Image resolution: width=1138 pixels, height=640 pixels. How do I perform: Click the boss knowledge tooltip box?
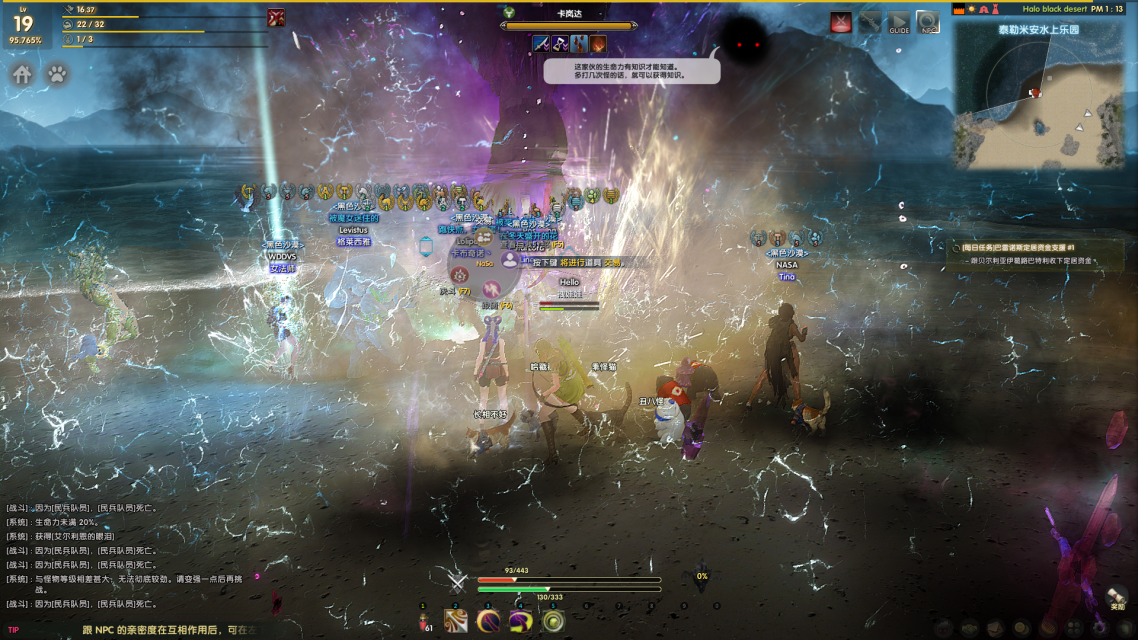(x=632, y=71)
